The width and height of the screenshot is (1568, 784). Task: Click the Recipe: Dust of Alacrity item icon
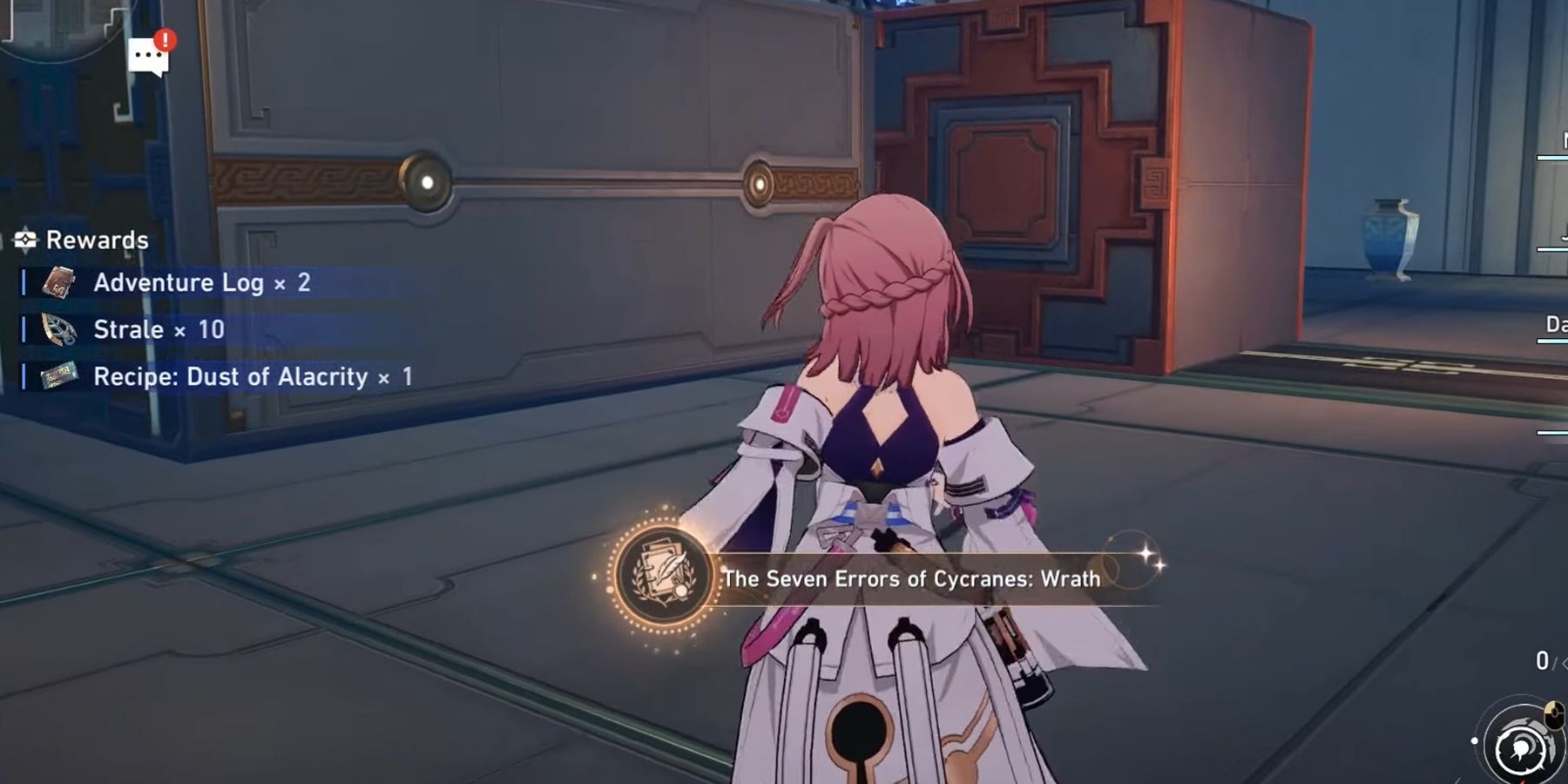[x=59, y=376]
